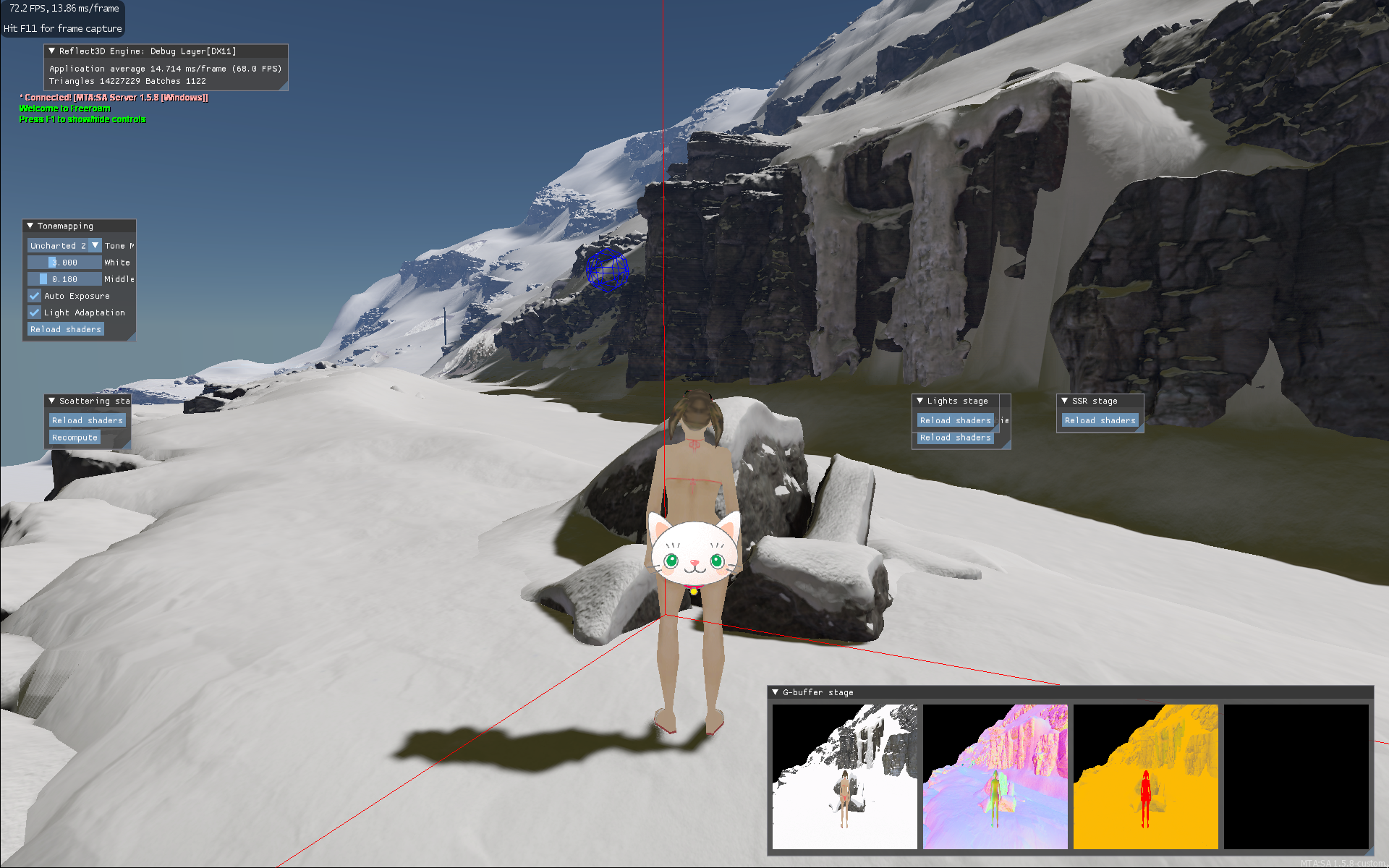
Task: Open the Uncharted 2 tone mapping dropdown
Action: tap(95, 246)
